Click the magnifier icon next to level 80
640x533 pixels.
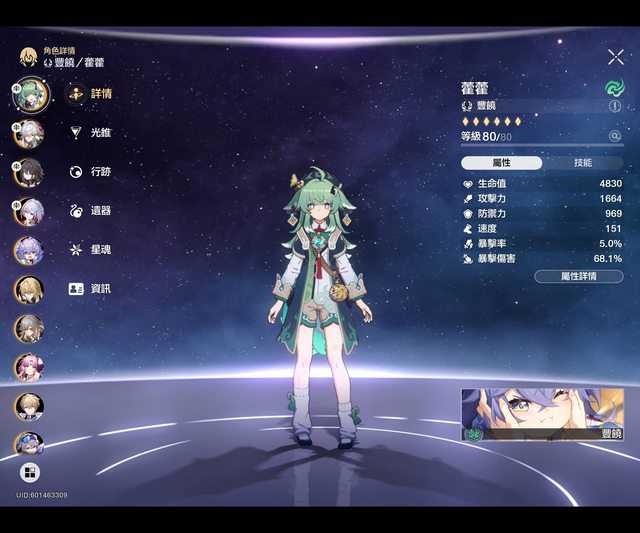coord(614,136)
